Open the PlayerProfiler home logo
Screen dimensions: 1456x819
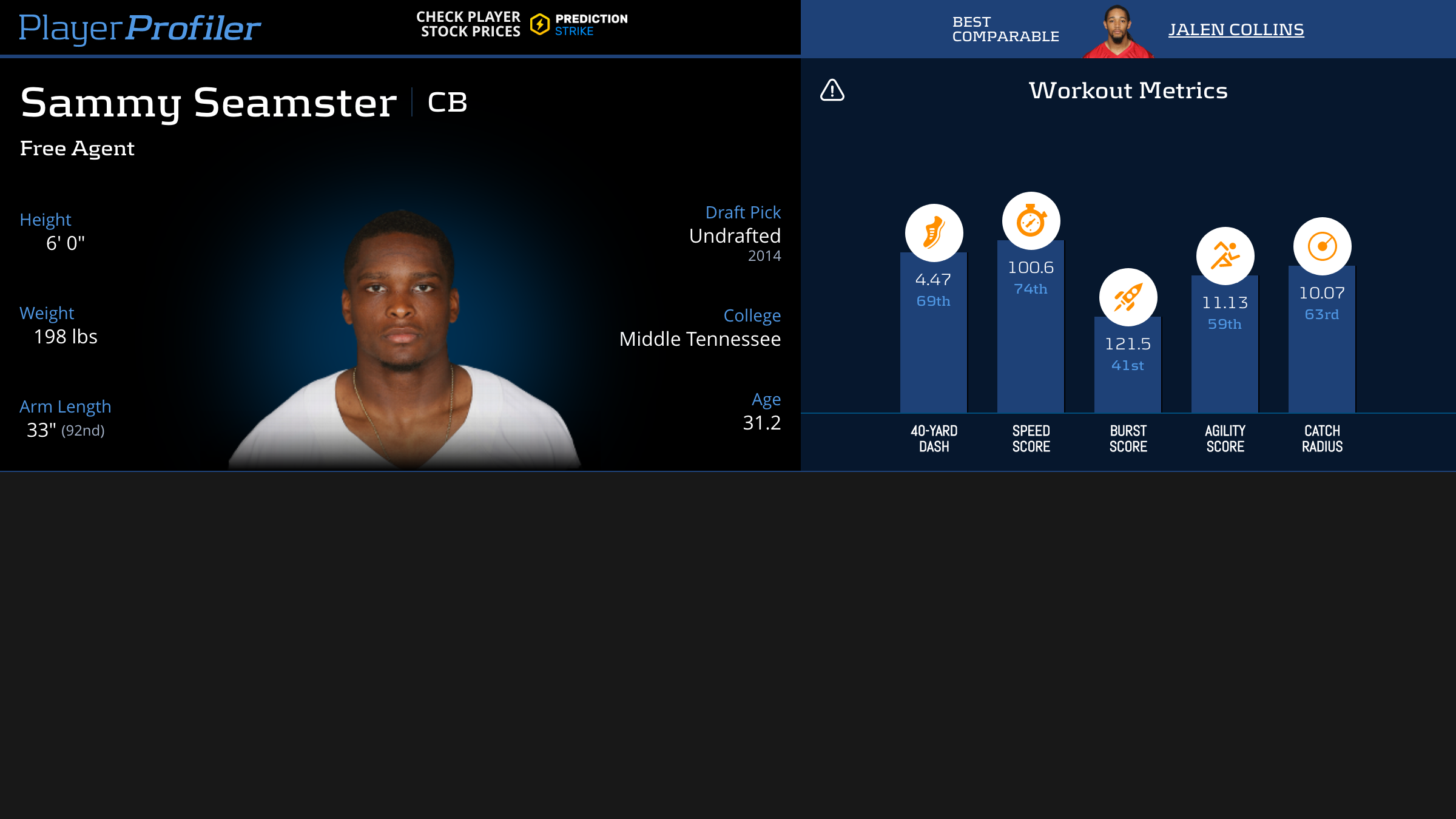pos(140,28)
